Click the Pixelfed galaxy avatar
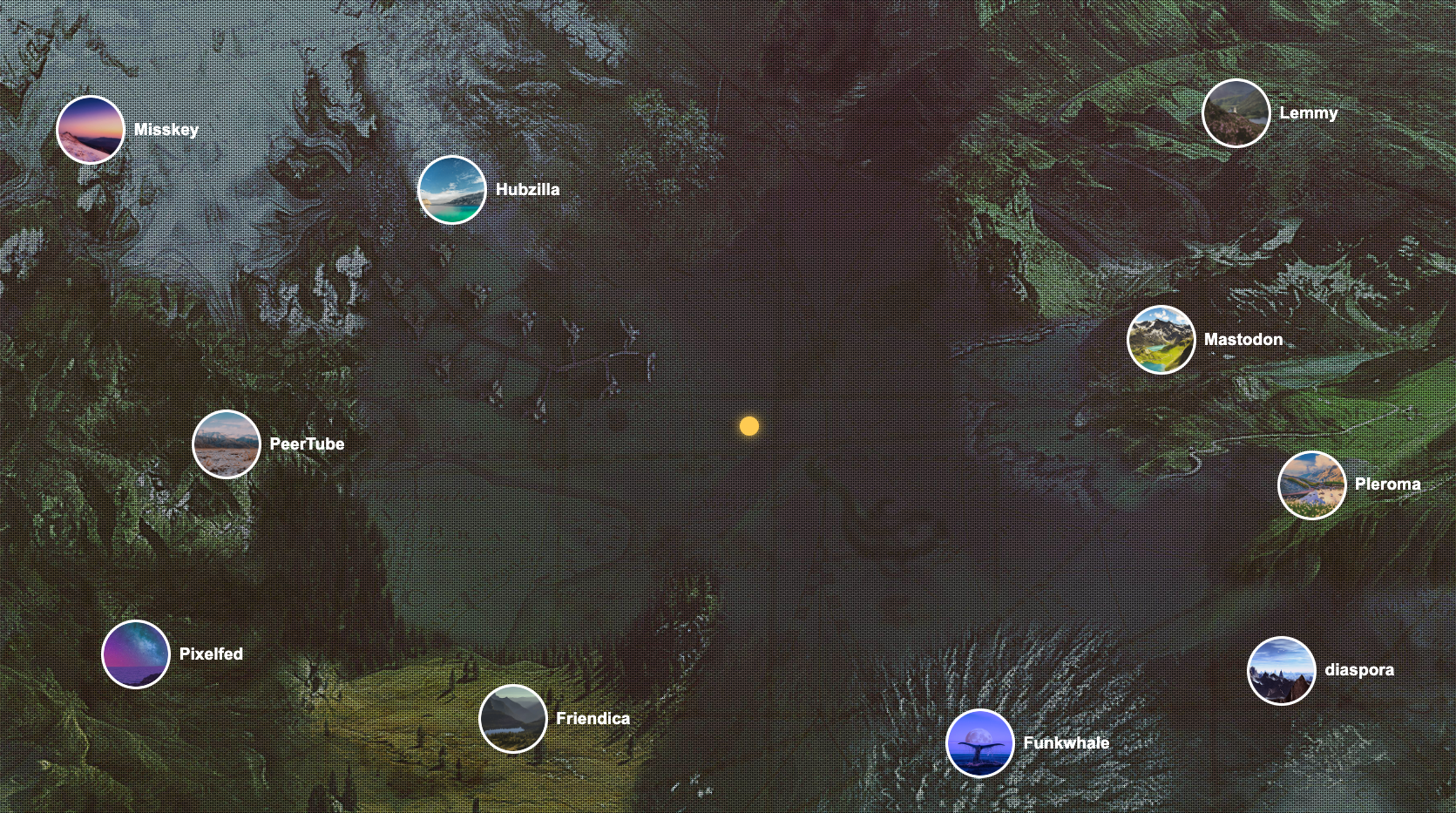The height and width of the screenshot is (813, 1456). coord(136,654)
